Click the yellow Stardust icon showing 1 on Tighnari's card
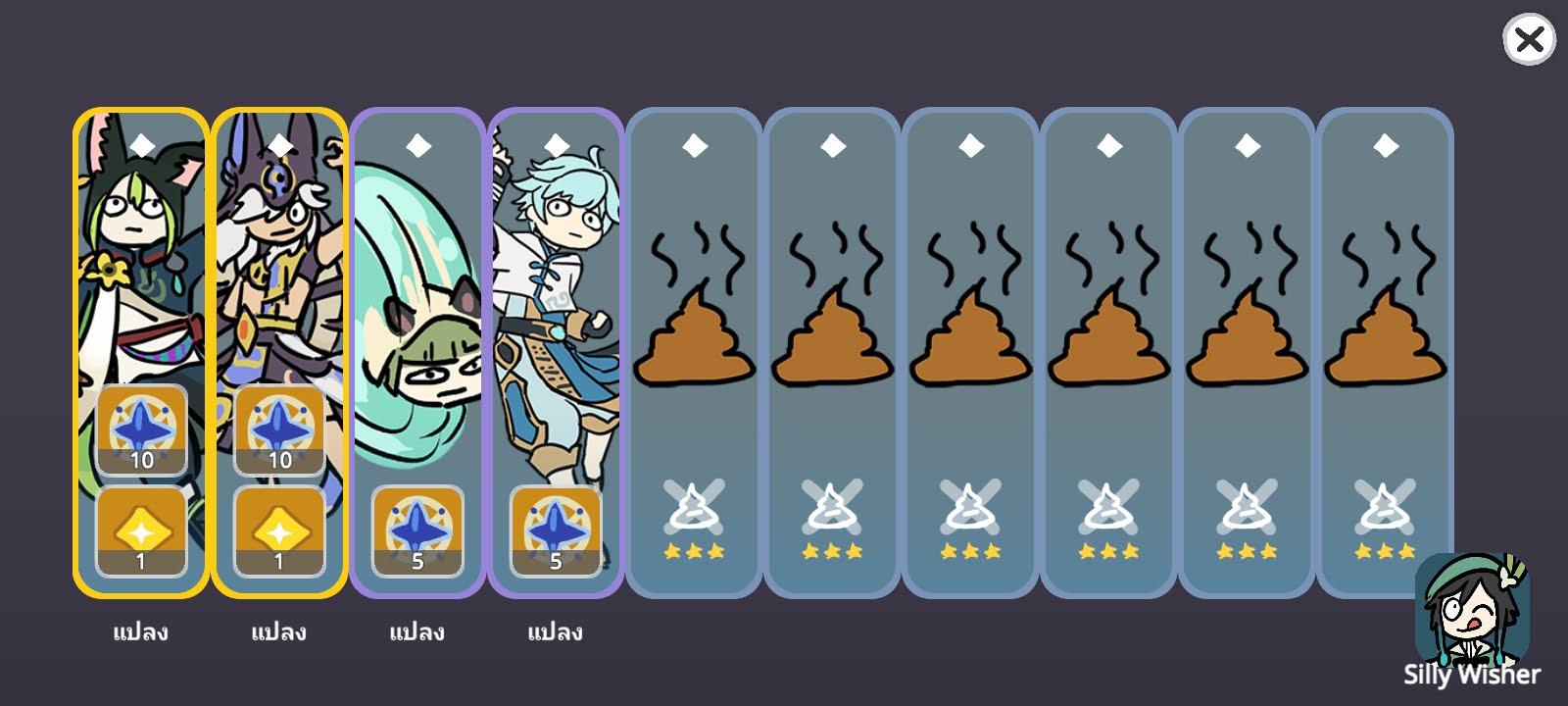This screenshot has width=1568, height=706. click(x=140, y=529)
